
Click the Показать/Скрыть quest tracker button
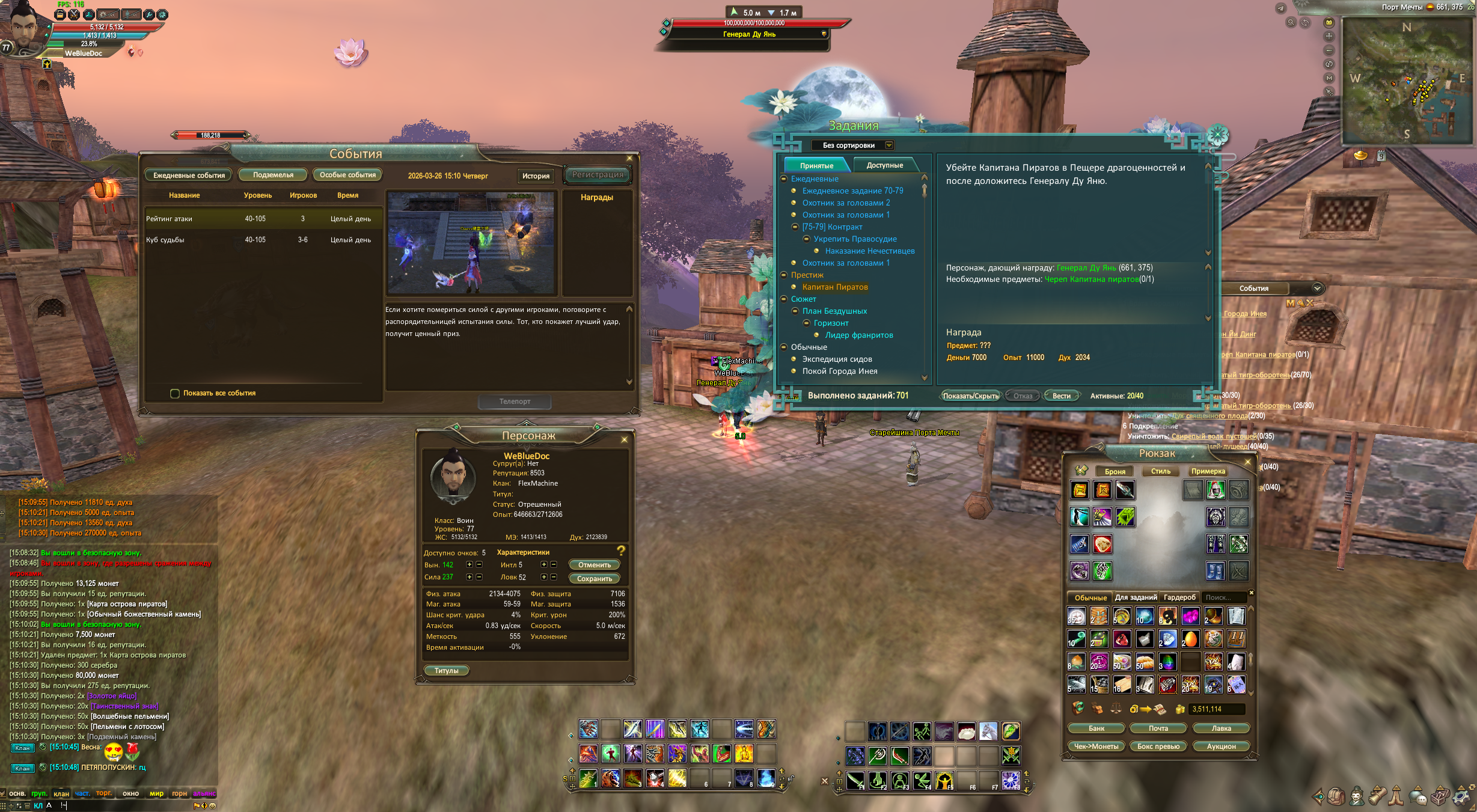tap(970, 396)
